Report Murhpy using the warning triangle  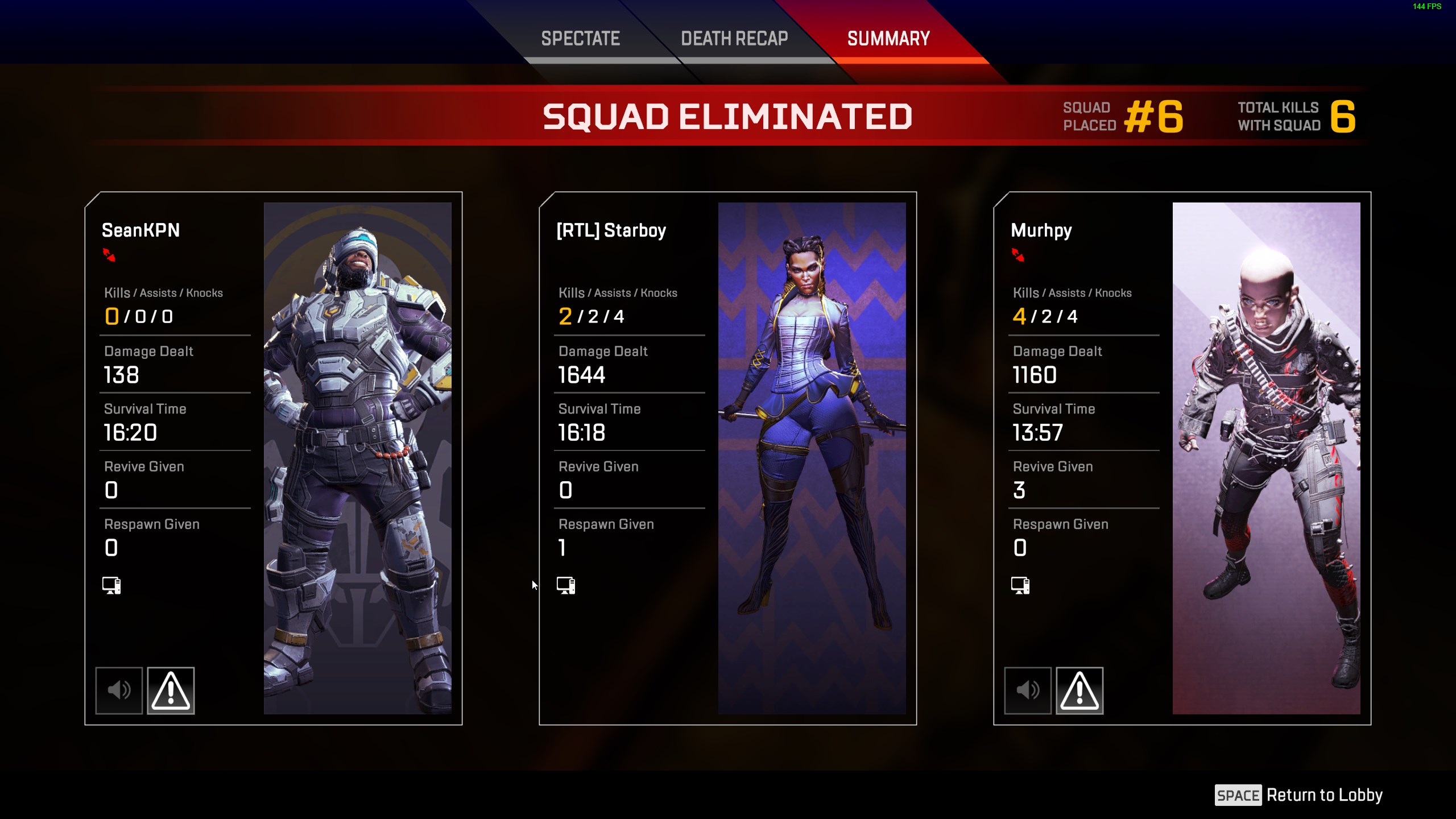coord(1079,690)
